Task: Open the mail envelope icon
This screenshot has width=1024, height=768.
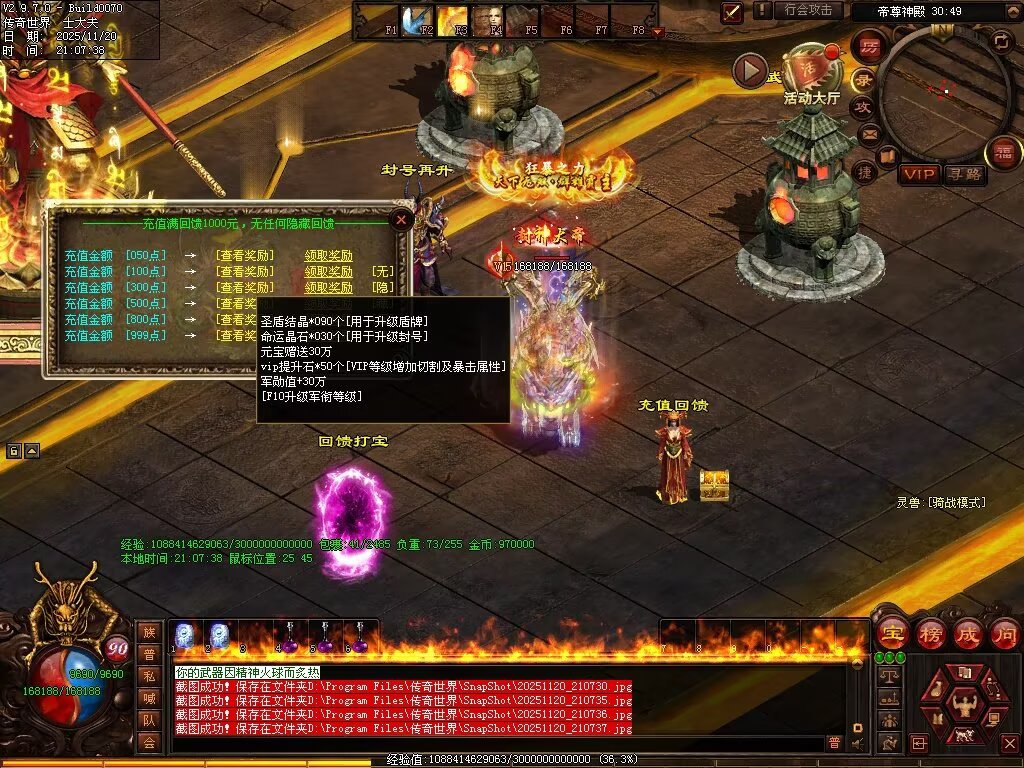Action: pyautogui.click(x=868, y=133)
